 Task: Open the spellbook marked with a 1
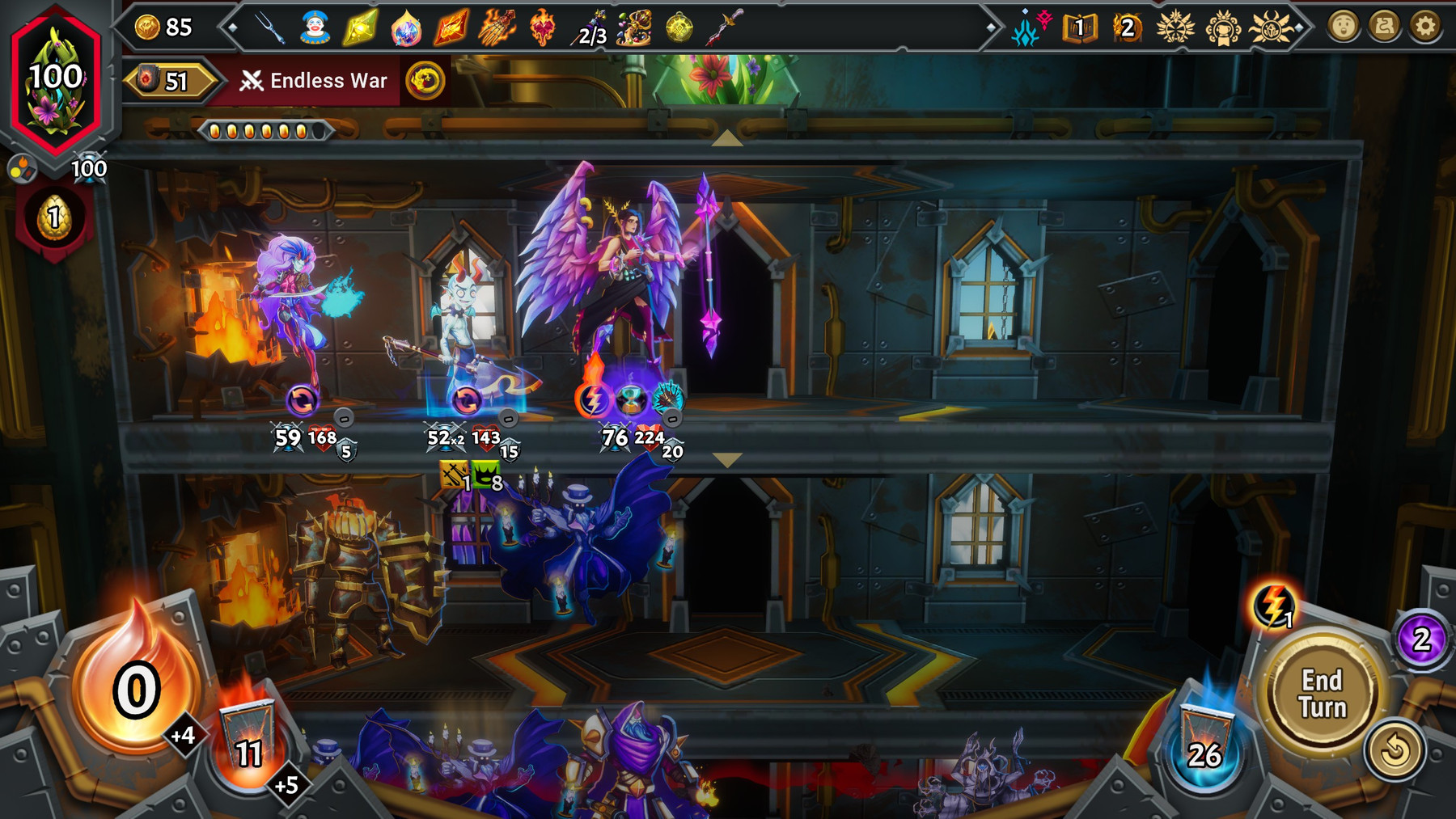[1079, 27]
